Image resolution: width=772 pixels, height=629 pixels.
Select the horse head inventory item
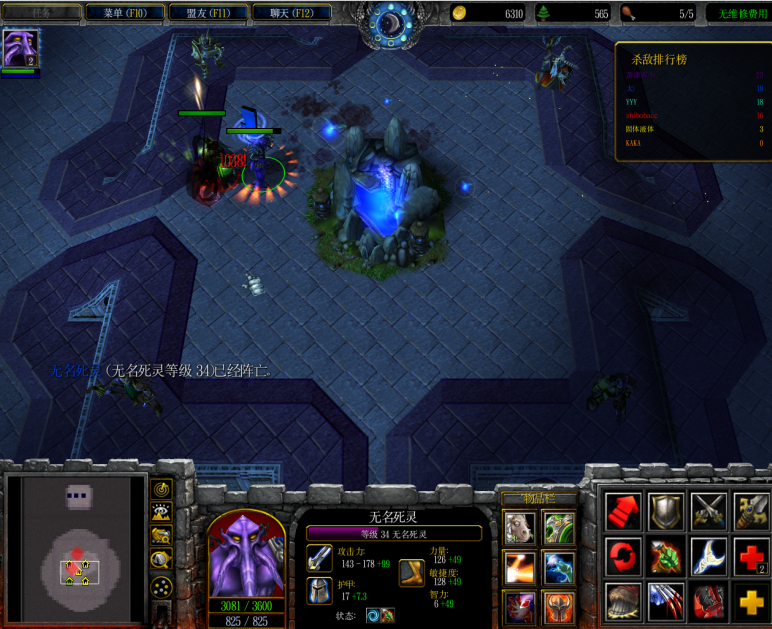[518, 527]
